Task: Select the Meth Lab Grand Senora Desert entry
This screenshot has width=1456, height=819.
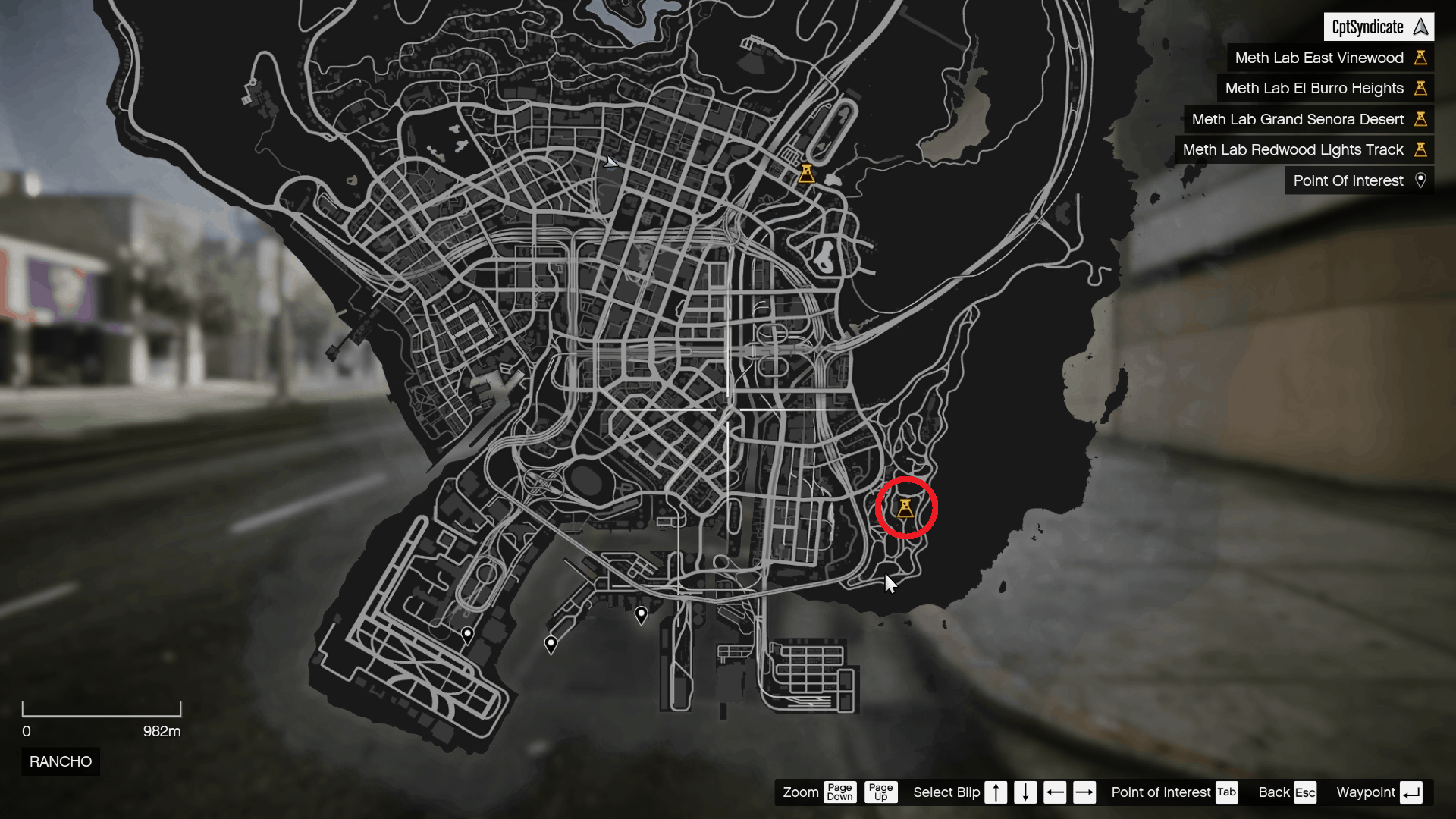Action: pyautogui.click(x=1298, y=119)
